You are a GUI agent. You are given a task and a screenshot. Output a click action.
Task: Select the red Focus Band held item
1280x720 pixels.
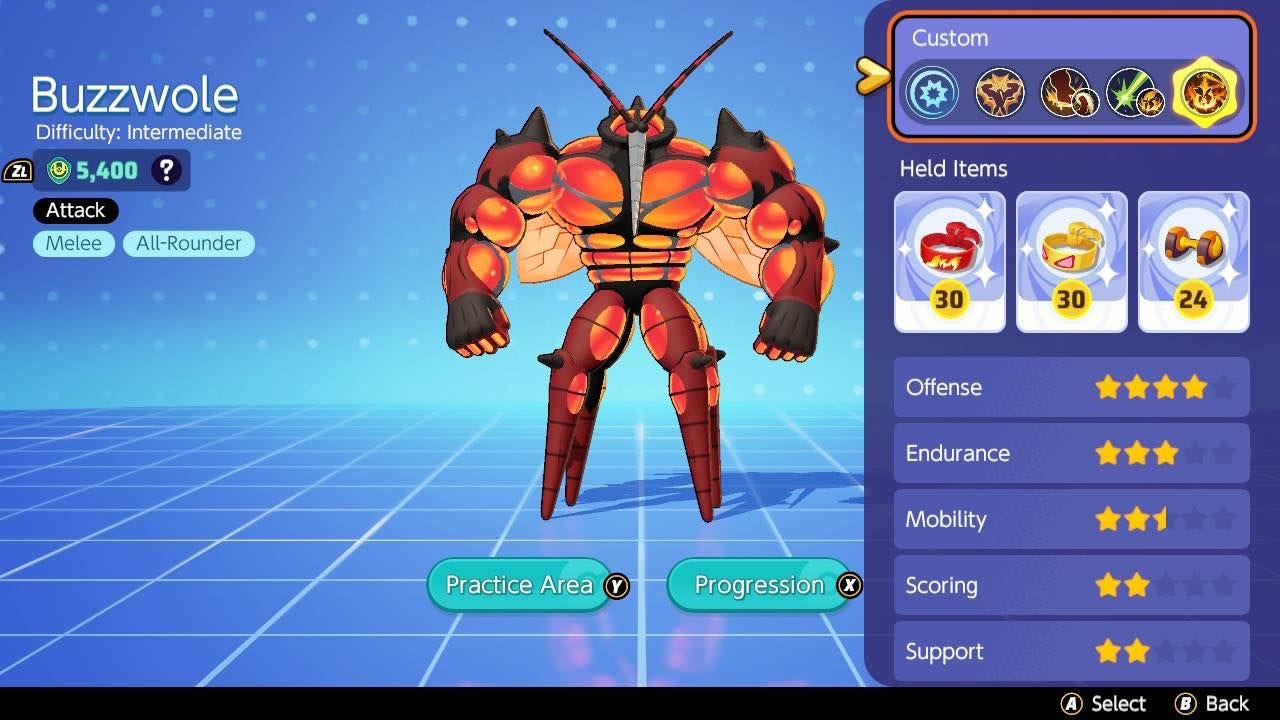click(x=949, y=260)
